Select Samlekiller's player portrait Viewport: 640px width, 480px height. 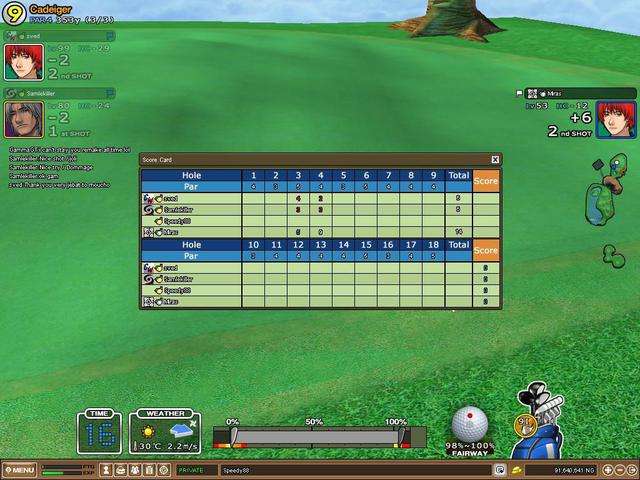click(22, 119)
